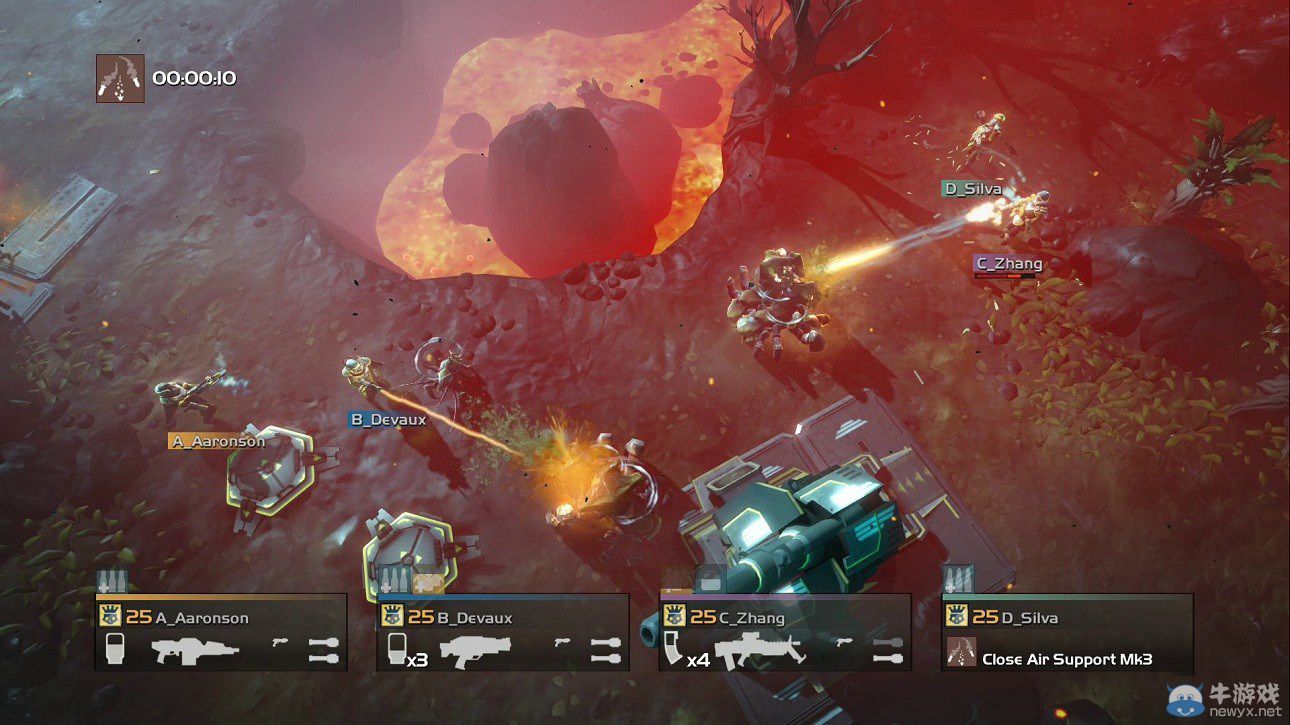Select A_Aaronson's assault rifle icon

click(x=197, y=650)
